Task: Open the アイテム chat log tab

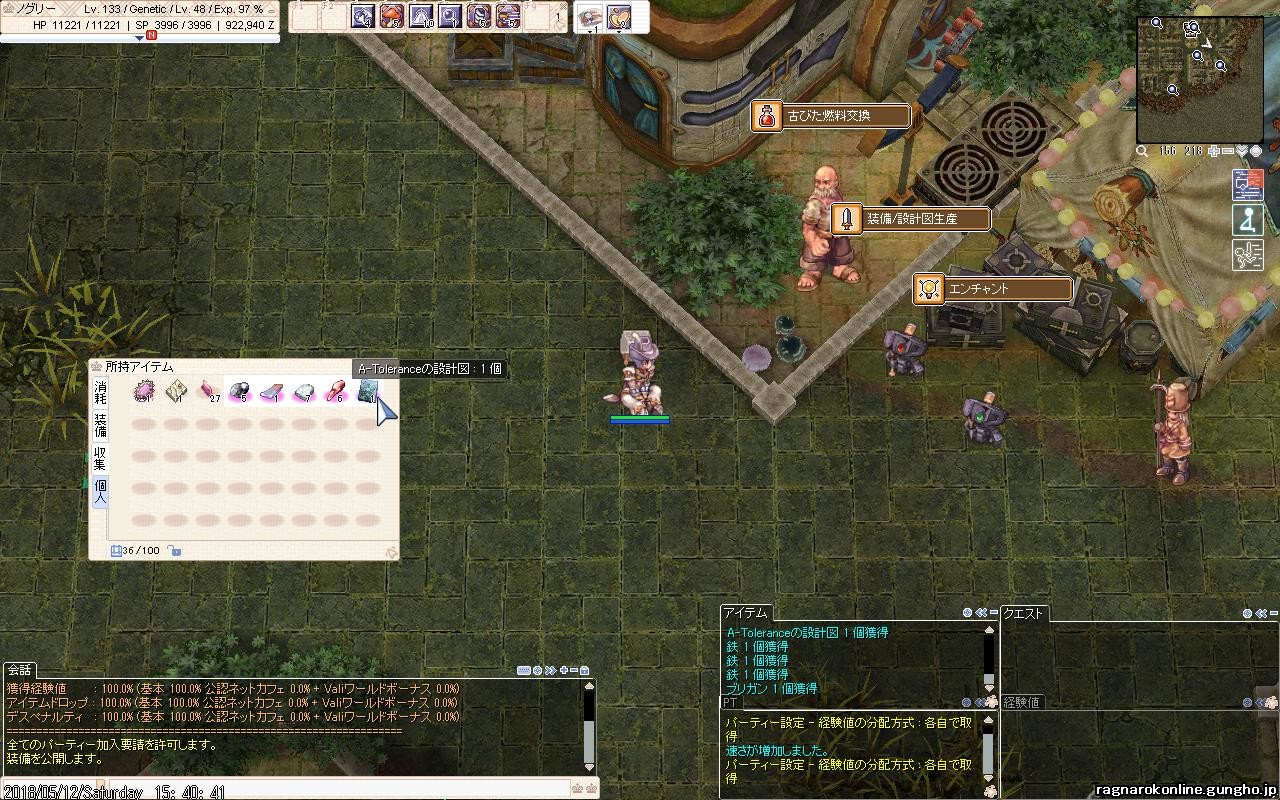Action: 746,612
